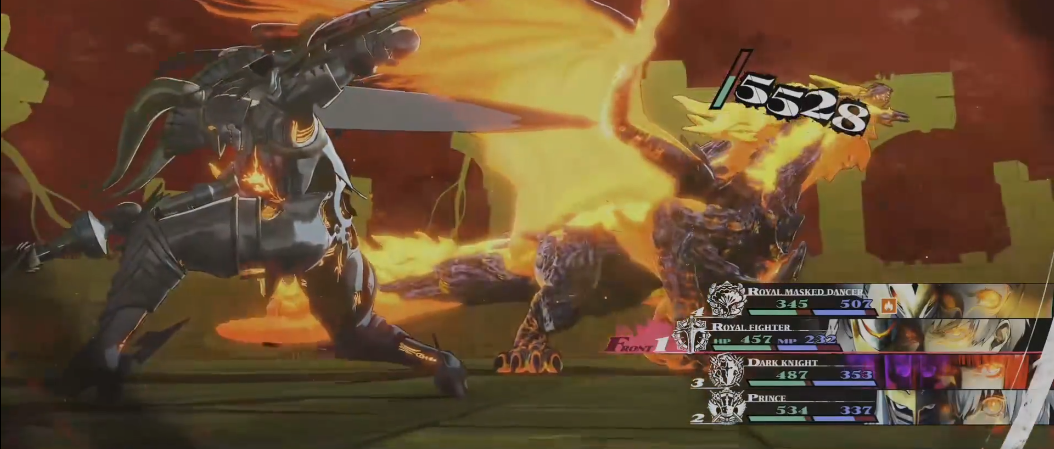Screen dimensions: 1054x449
Task: Click the Royal Masked Dancer archetype emblem
Action: (x=725, y=300)
